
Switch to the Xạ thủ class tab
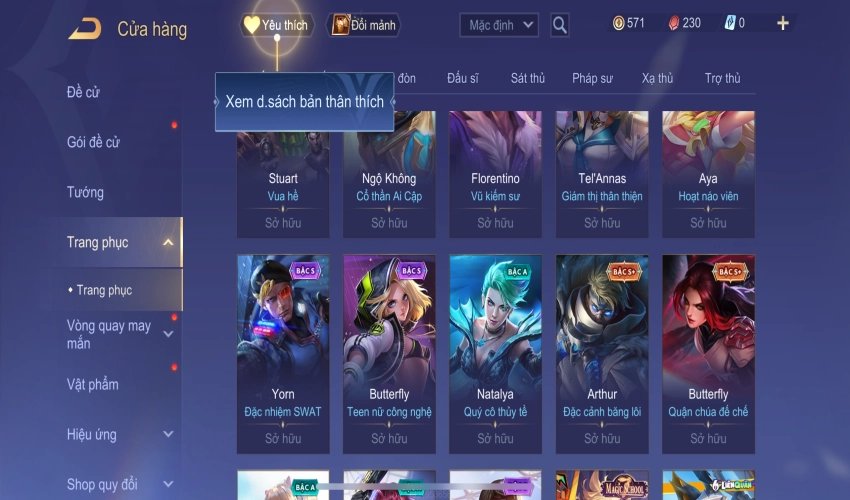(x=657, y=78)
